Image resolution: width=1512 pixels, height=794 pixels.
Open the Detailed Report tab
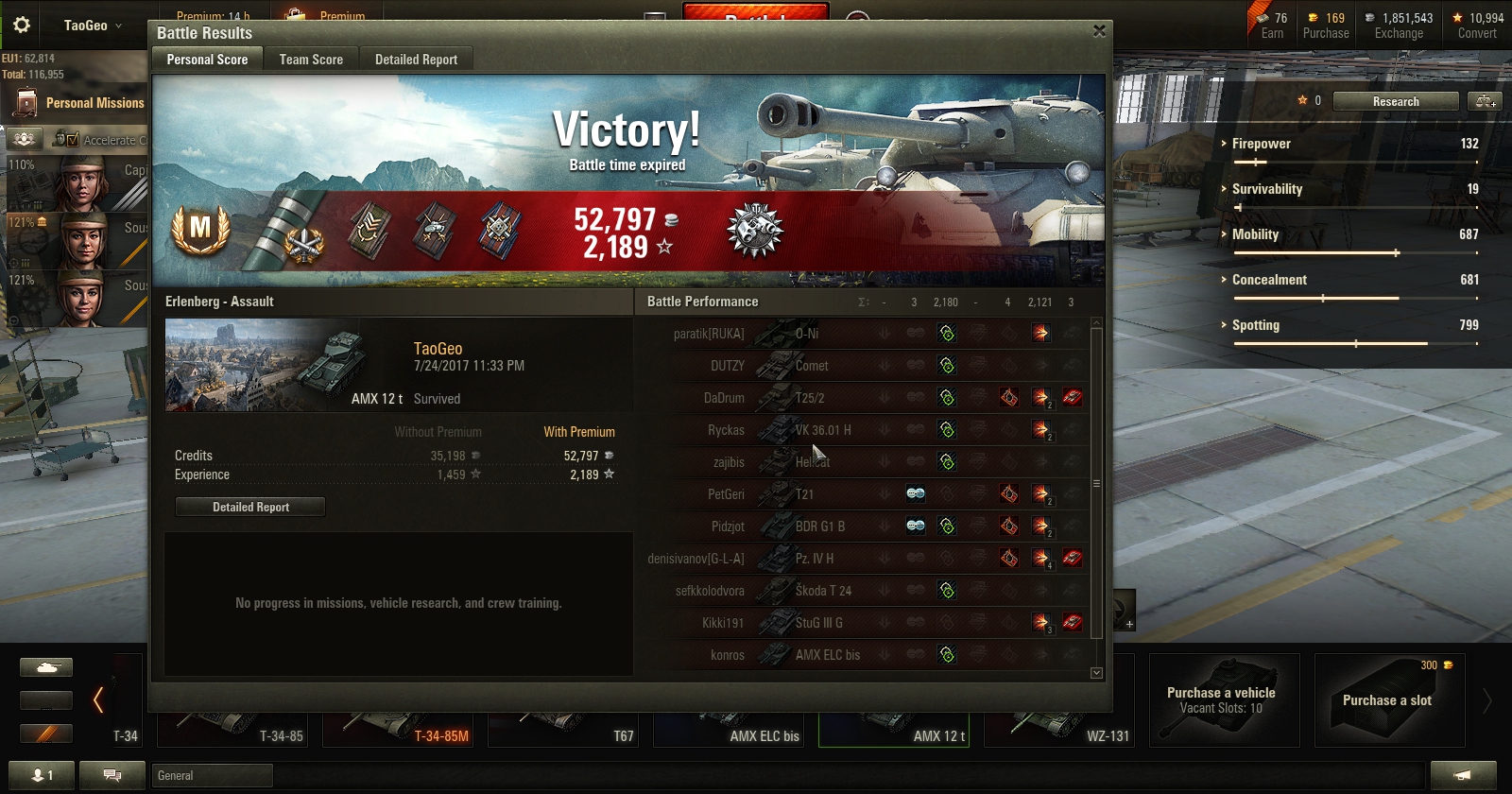[416, 60]
